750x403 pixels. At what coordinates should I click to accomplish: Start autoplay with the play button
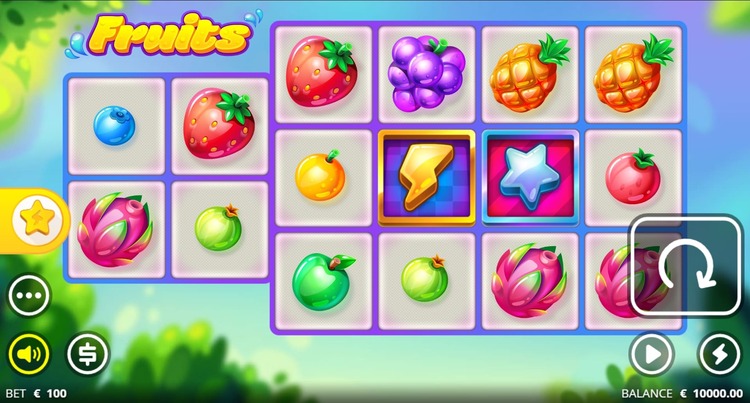coord(650,353)
